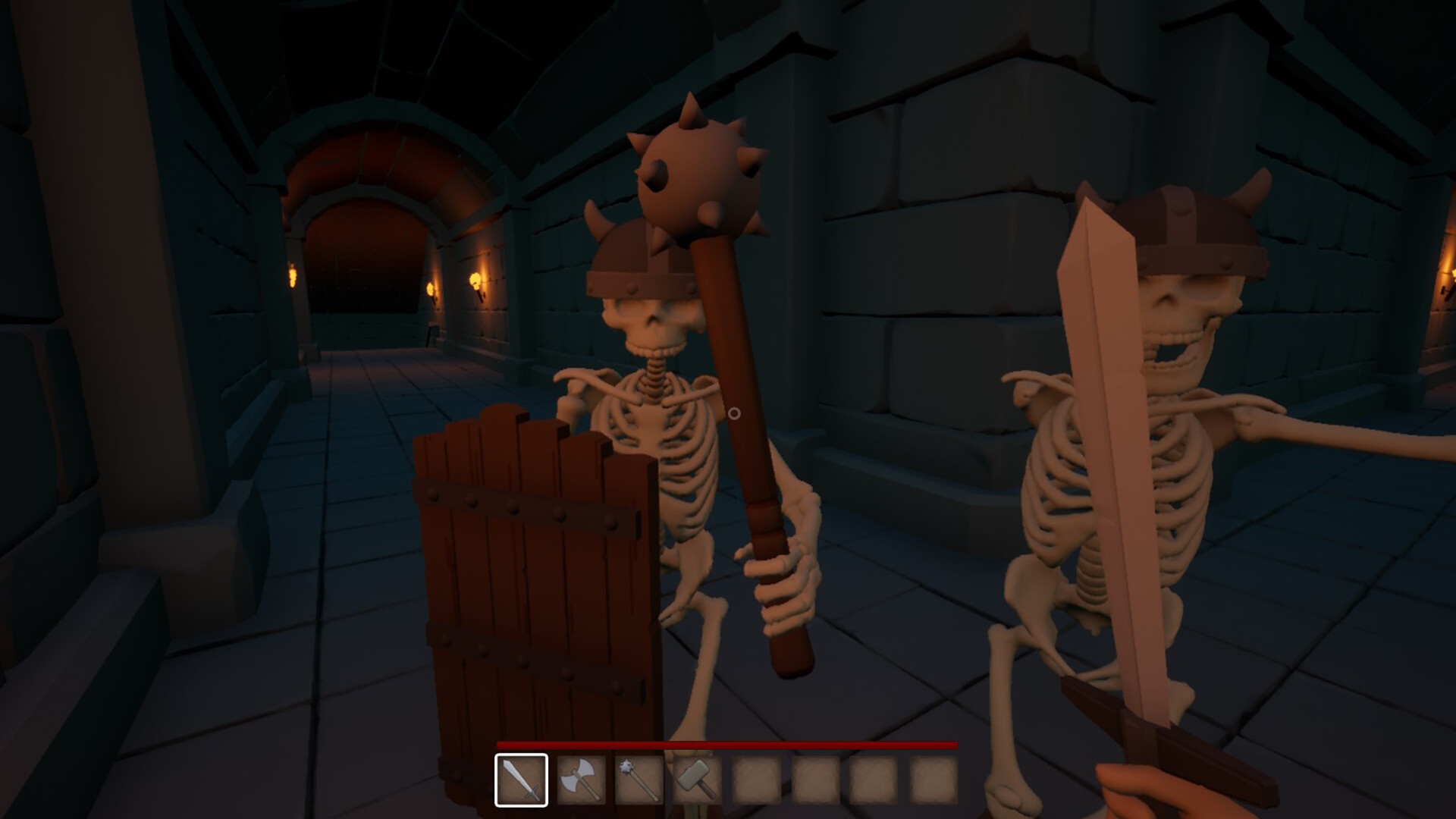The image size is (1456, 819).
Task: Select the sword hotbar slot
Action: pyautogui.click(x=521, y=780)
